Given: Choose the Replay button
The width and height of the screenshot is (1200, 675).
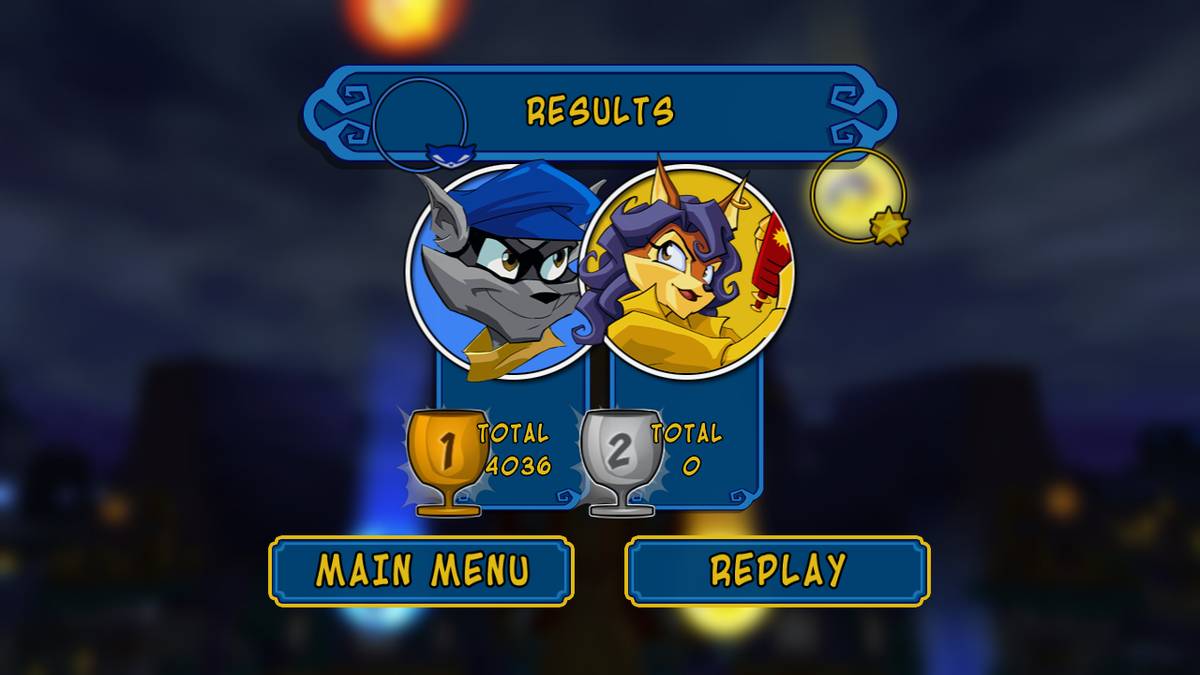Looking at the screenshot, I should click(x=777, y=571).
